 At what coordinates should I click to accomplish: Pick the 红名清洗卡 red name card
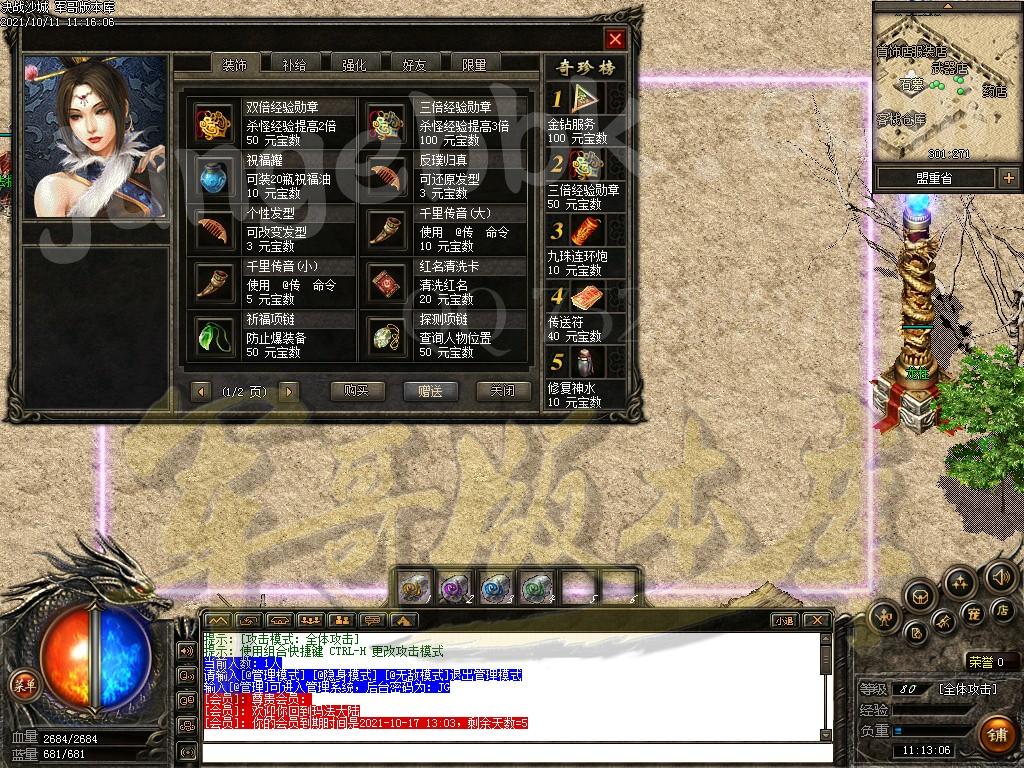pos(385,283)
